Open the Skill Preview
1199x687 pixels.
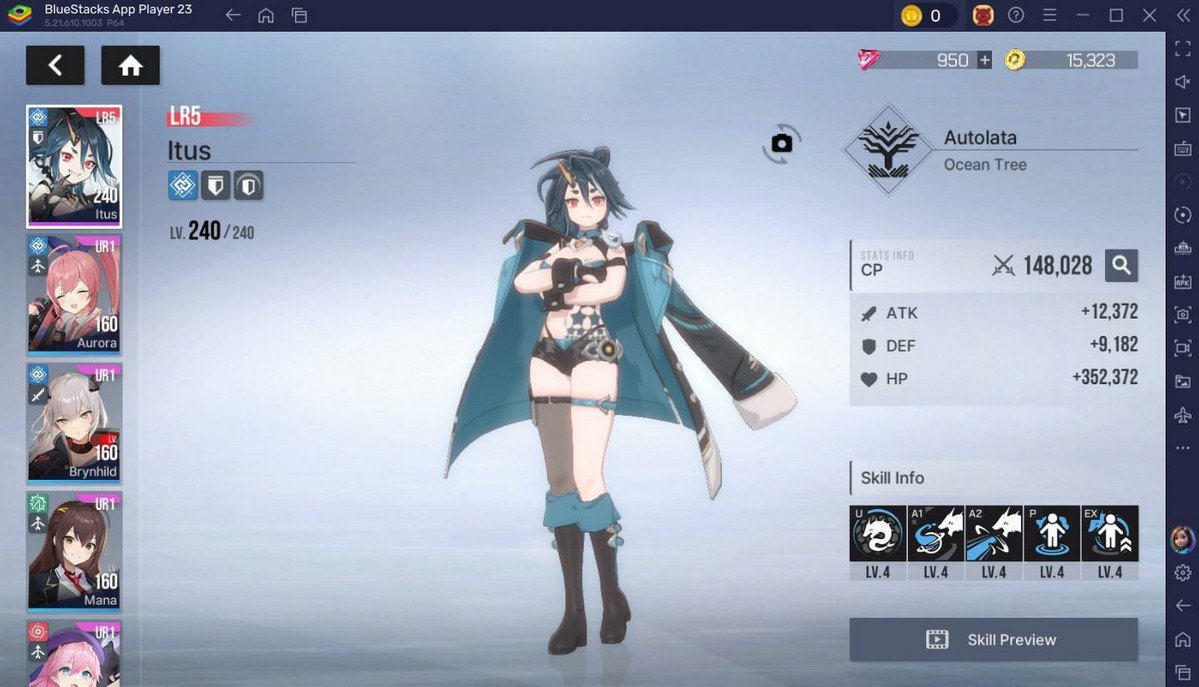[x=993, y=640]
